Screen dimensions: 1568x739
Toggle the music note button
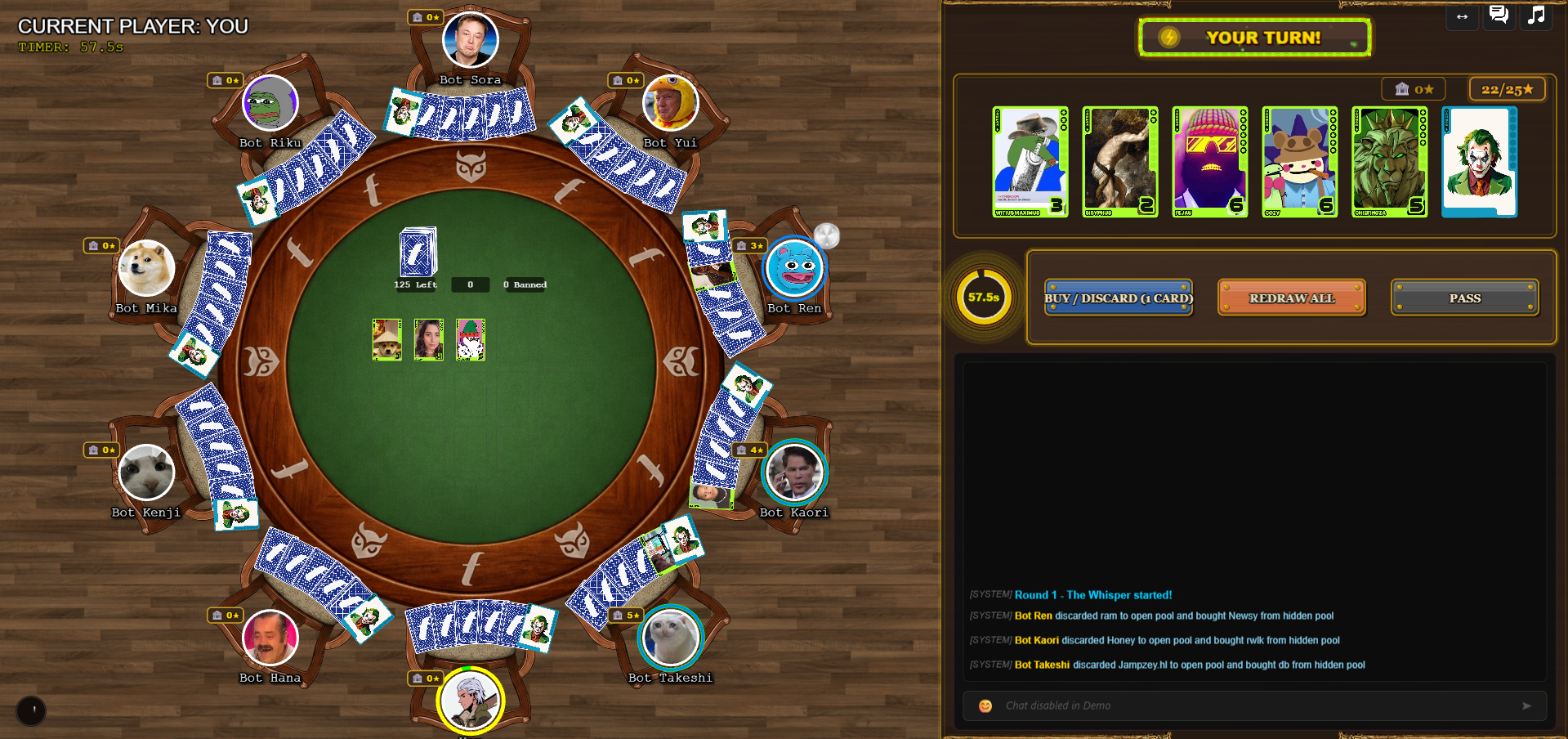coord(1536,16)
